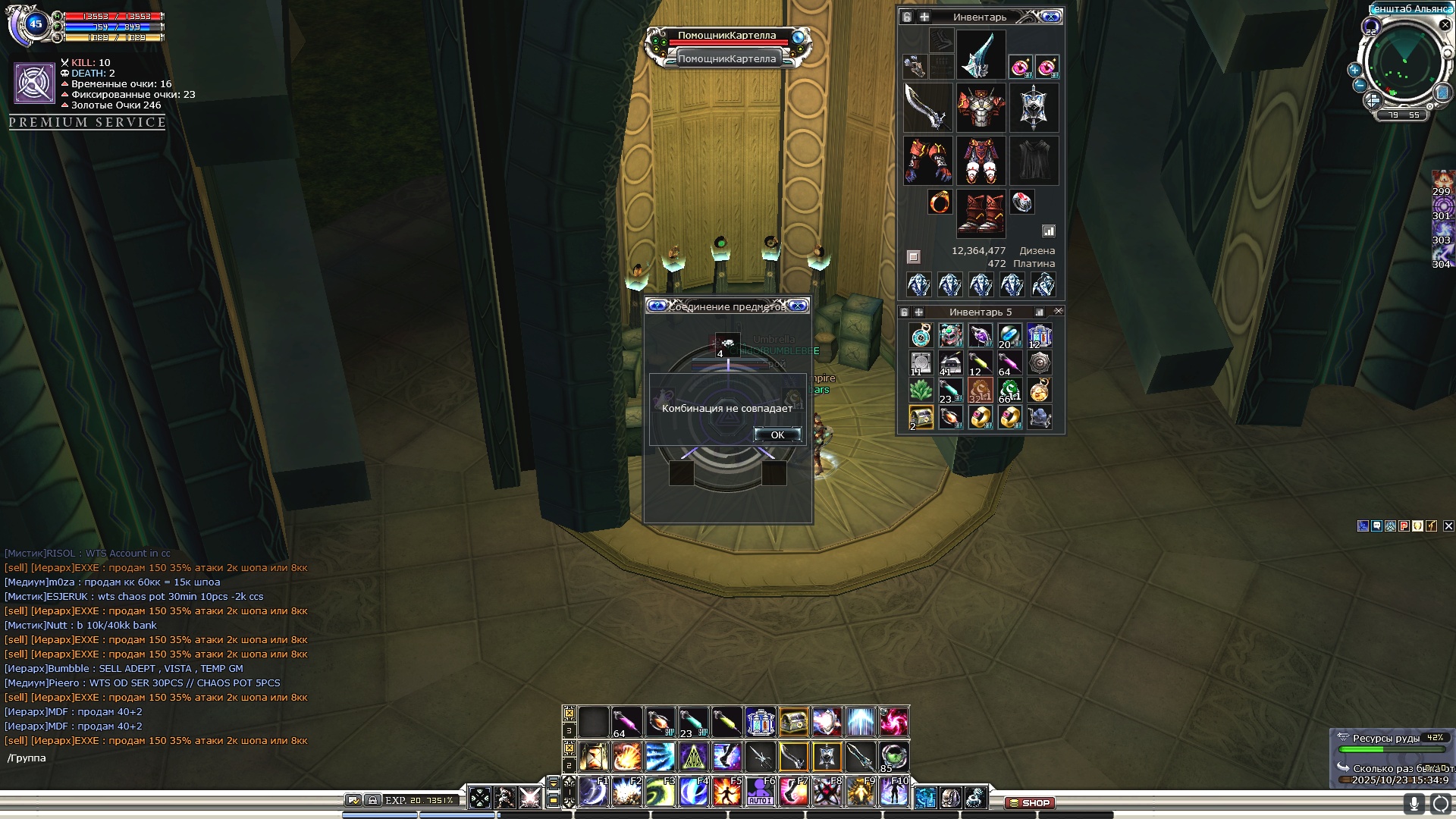Image resolution: width=1456 pixels, height=819 pixels.
Task: Close the minimap radar panel
Action: [1445, 25]
